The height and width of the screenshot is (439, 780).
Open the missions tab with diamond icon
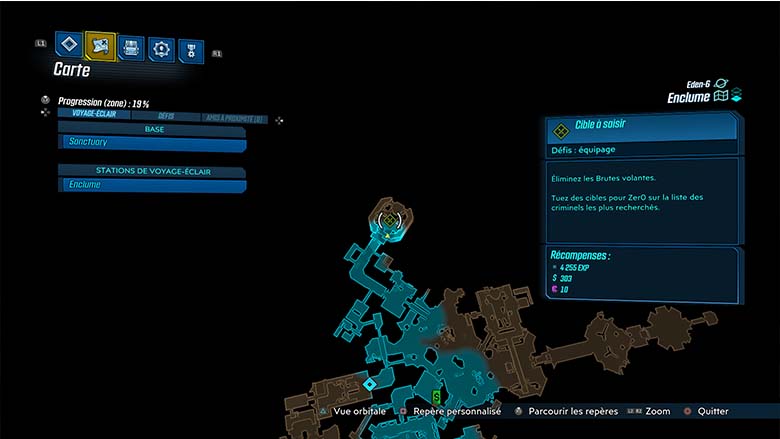68,44
